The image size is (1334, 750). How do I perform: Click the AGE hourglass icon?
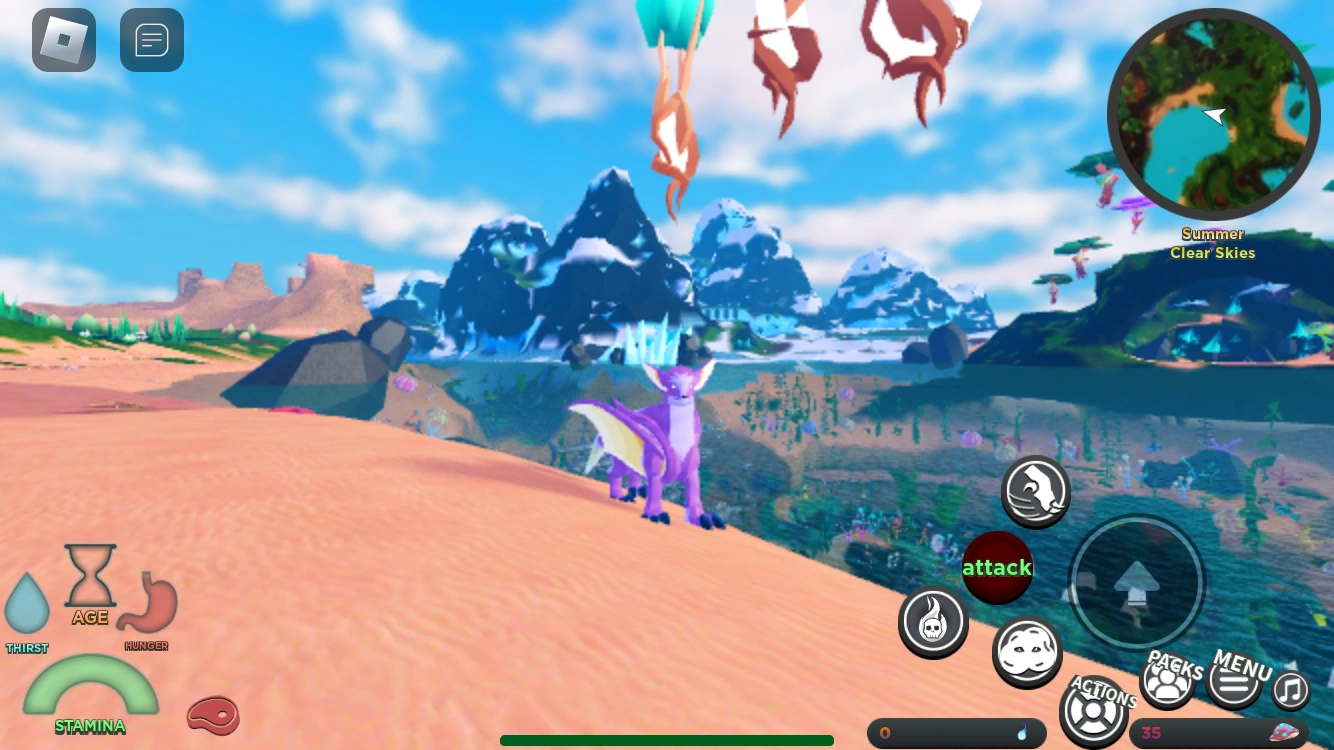tap(91, 577)
